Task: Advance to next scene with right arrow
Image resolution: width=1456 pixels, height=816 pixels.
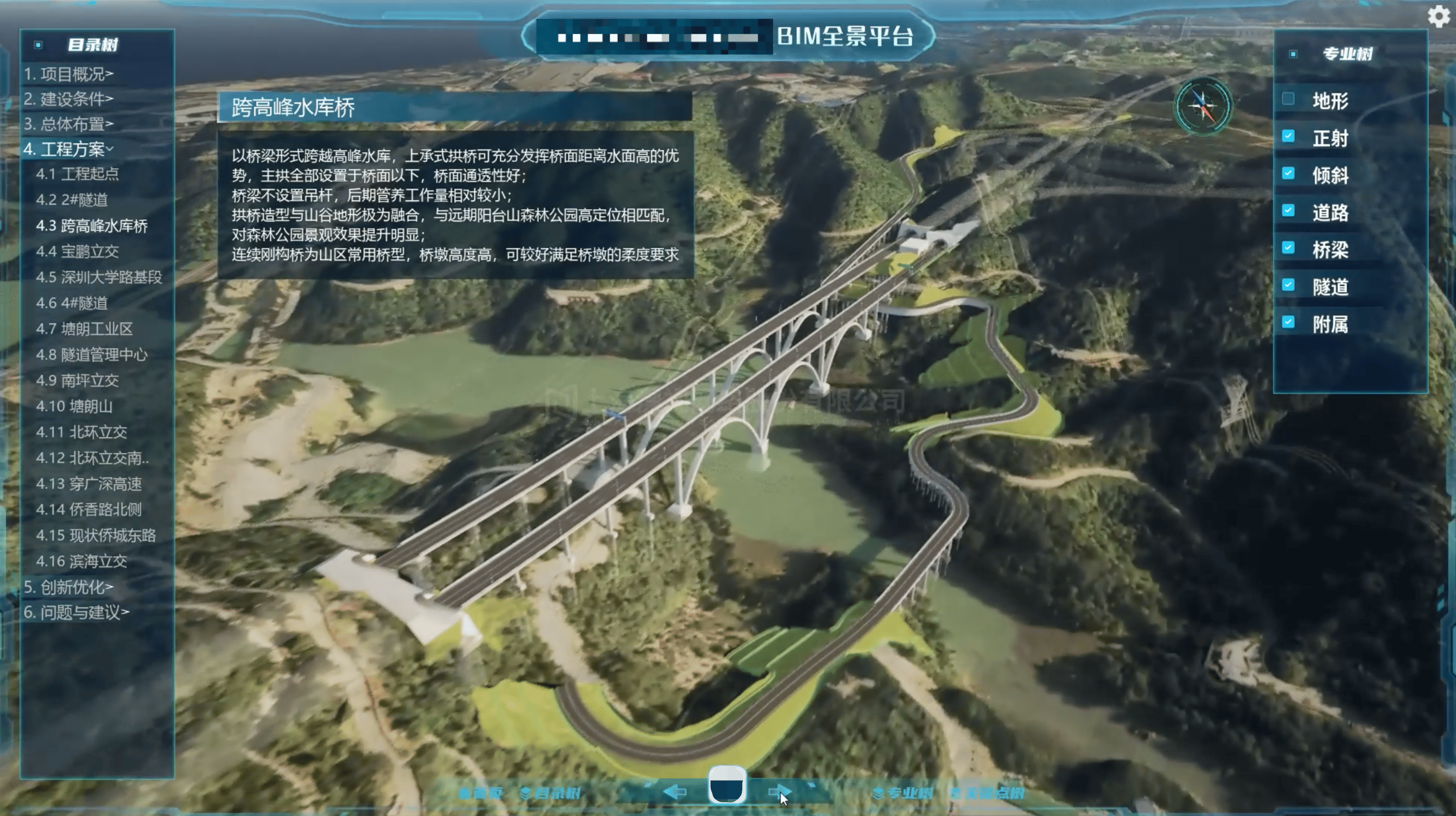Action: (780, 792)
